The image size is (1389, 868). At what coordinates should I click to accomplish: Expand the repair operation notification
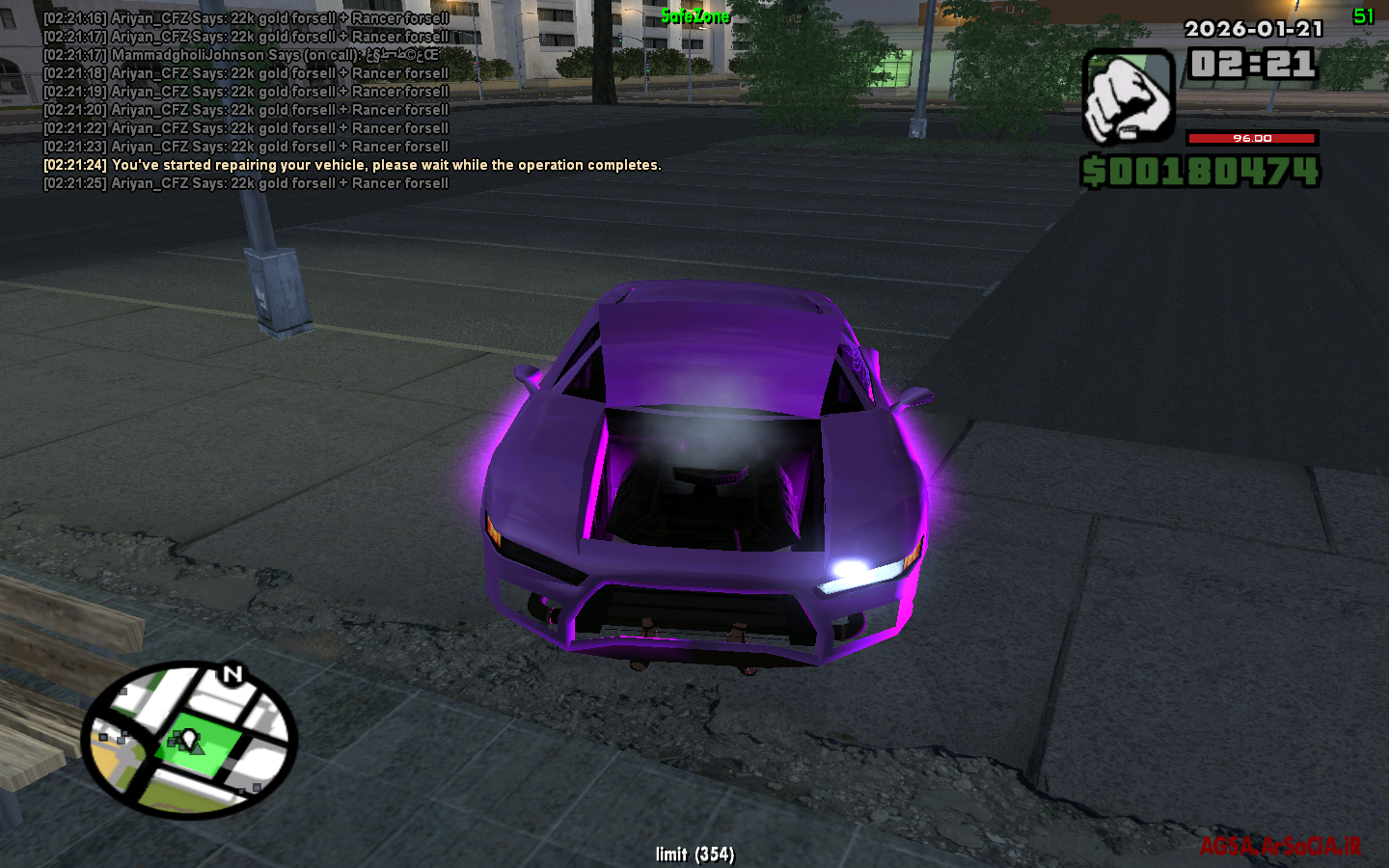pos(352,164)
